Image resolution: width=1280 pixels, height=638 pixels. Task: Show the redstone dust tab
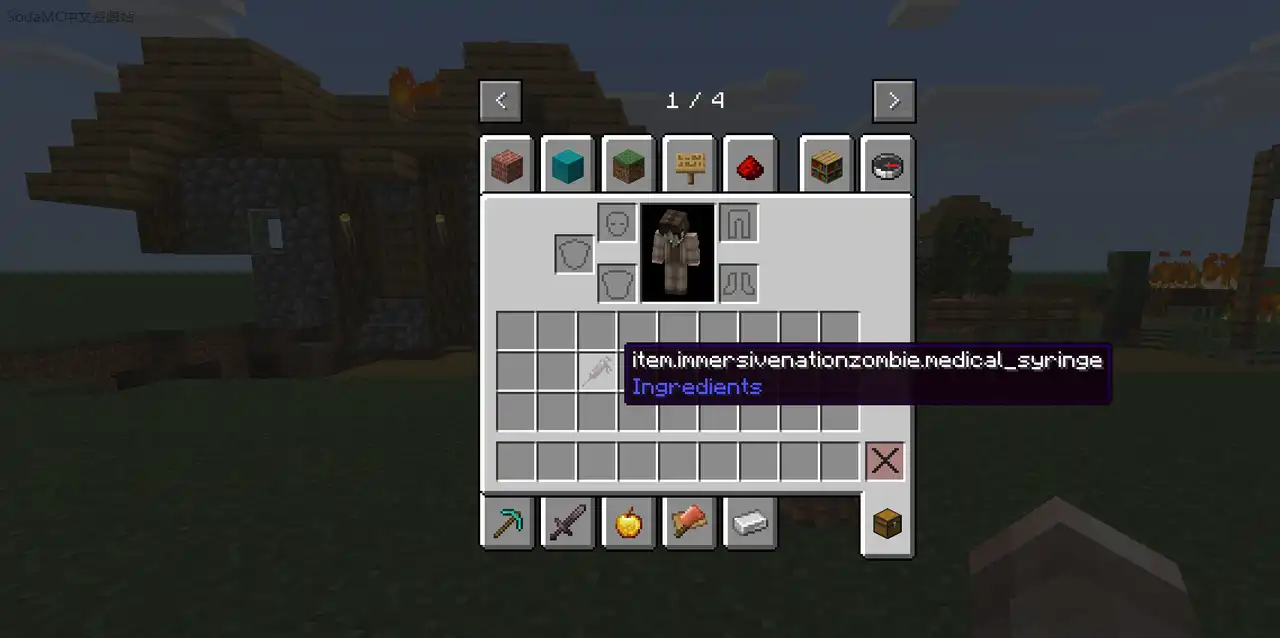(x=750, y=165)
